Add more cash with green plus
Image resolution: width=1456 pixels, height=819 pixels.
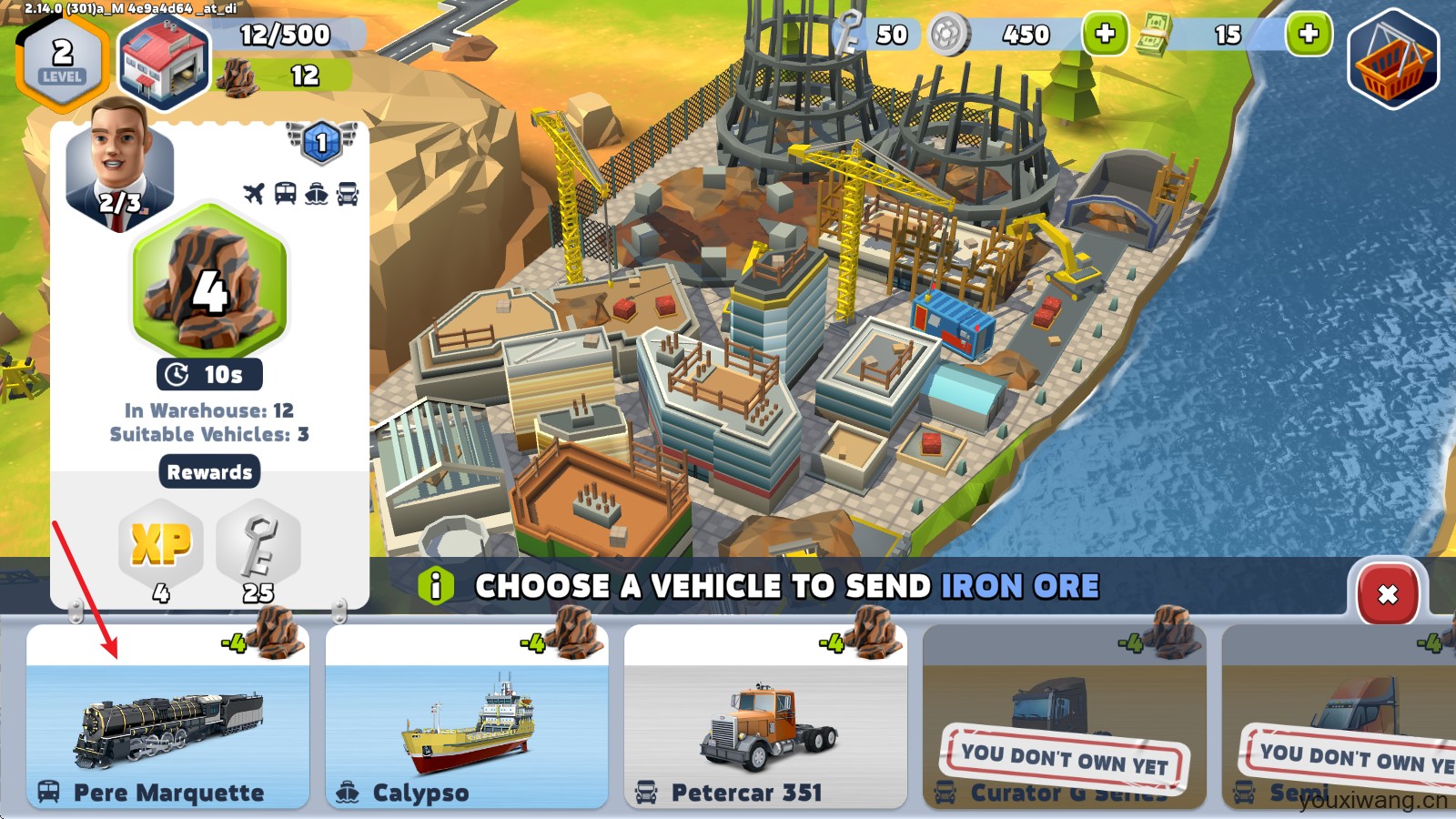[1308, 35]
